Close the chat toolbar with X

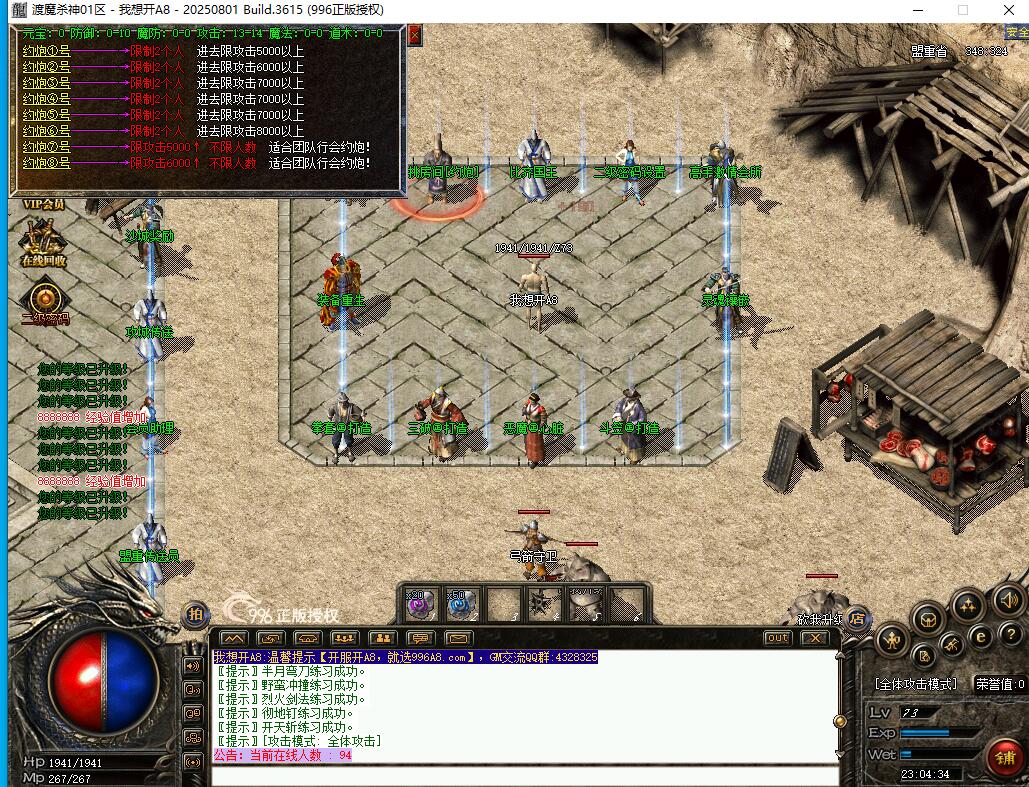[x=815, y=638]
